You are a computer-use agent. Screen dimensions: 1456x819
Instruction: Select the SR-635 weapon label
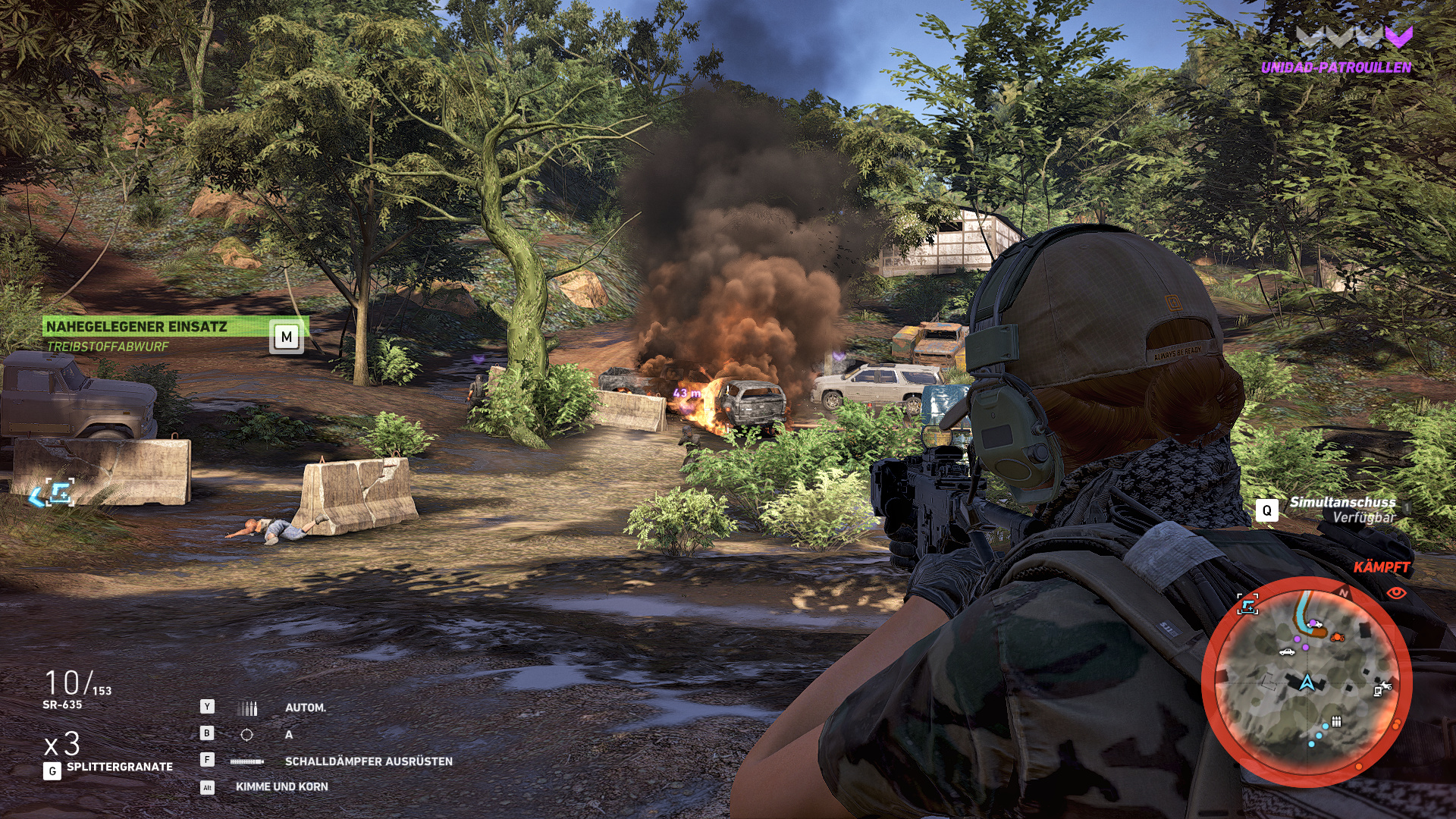pyautogui.click(x=62, y=704)
